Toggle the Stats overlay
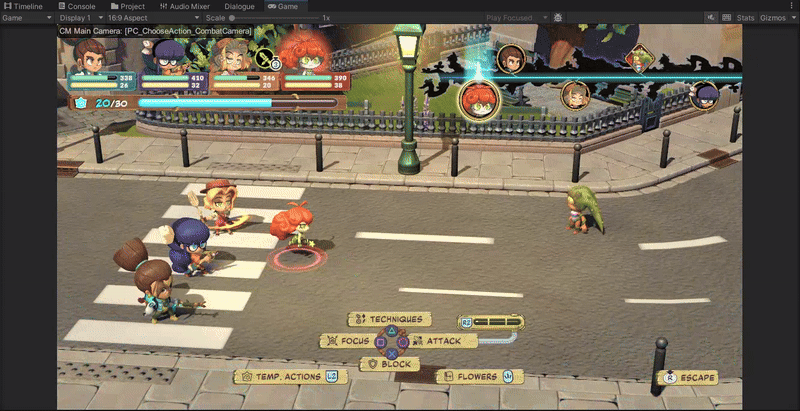This screenshot has width=800, height=411. tap(745, 18)
